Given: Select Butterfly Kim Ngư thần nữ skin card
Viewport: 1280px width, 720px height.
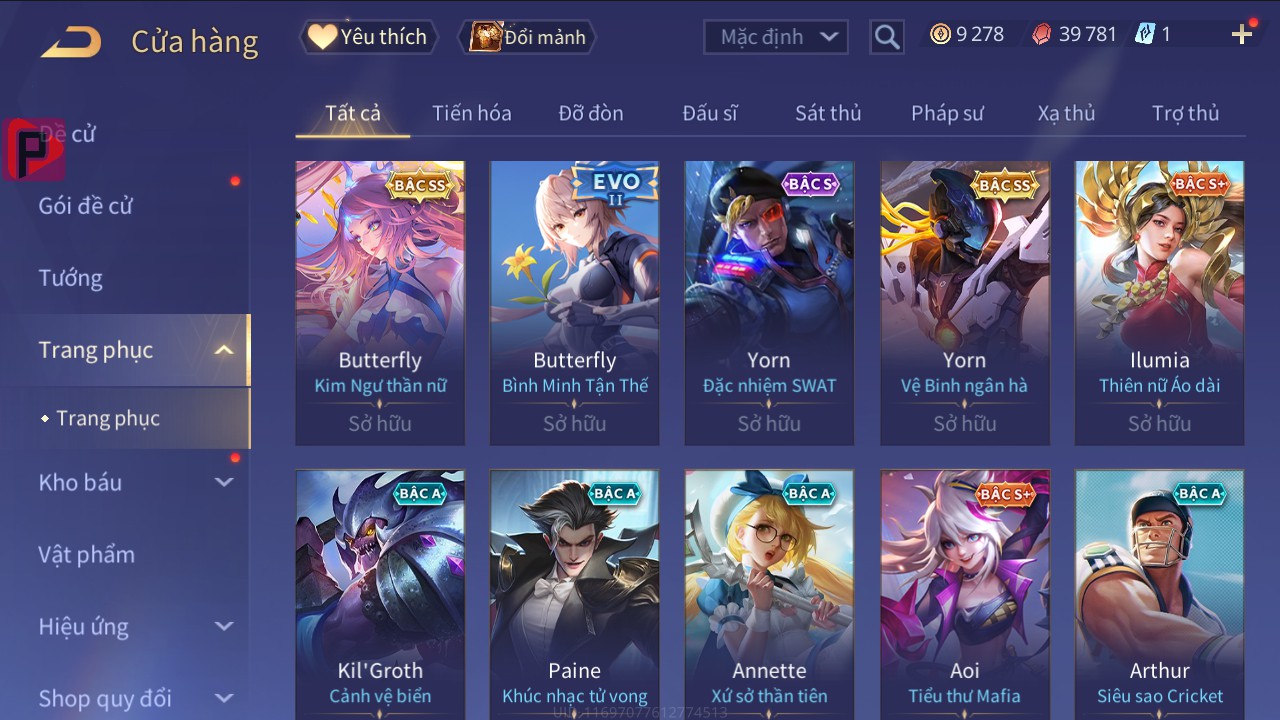Looking at the screenshot, I should click(380, 302).
